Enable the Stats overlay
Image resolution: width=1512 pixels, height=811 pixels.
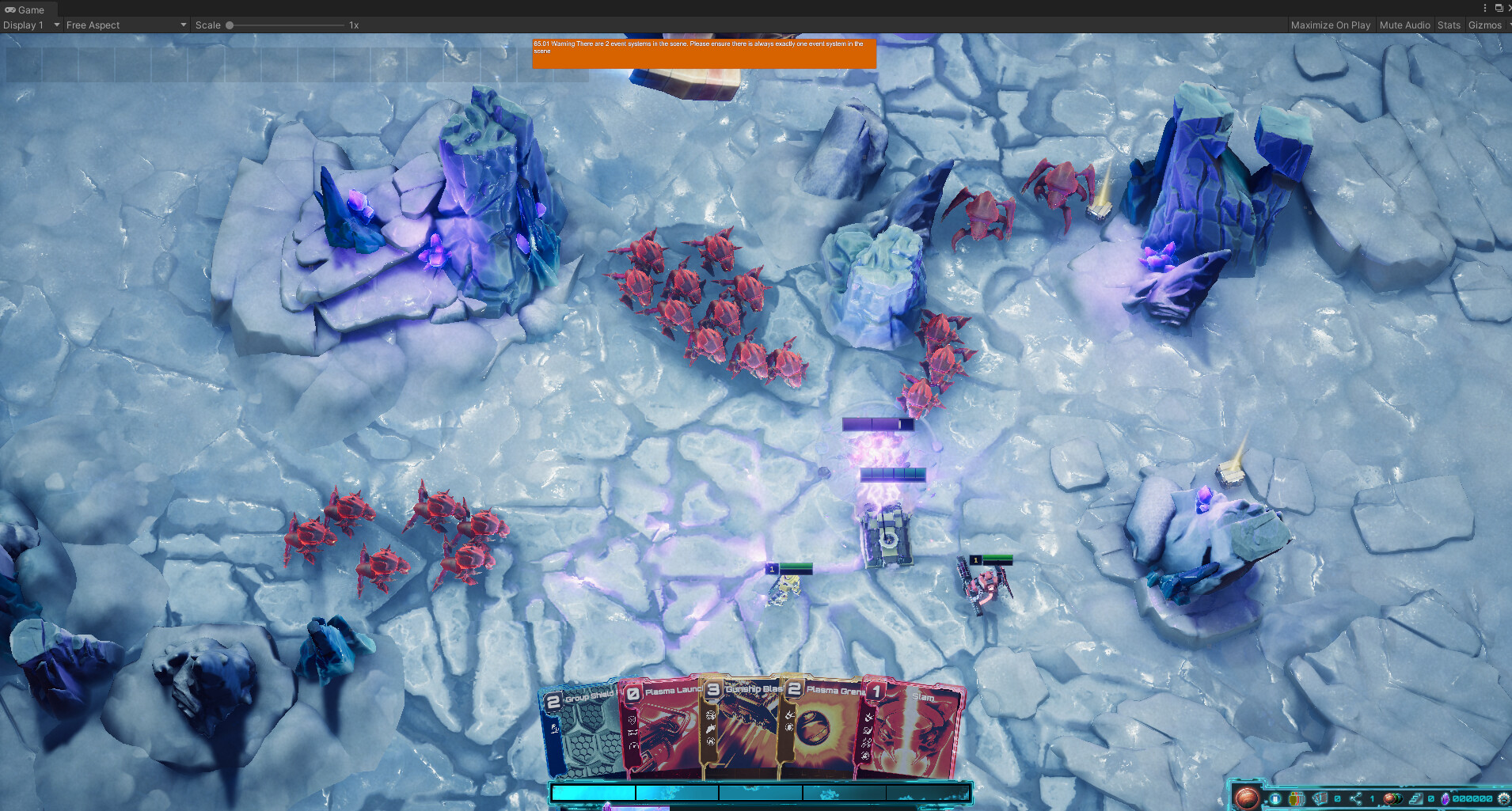[x=1449, y=25]
